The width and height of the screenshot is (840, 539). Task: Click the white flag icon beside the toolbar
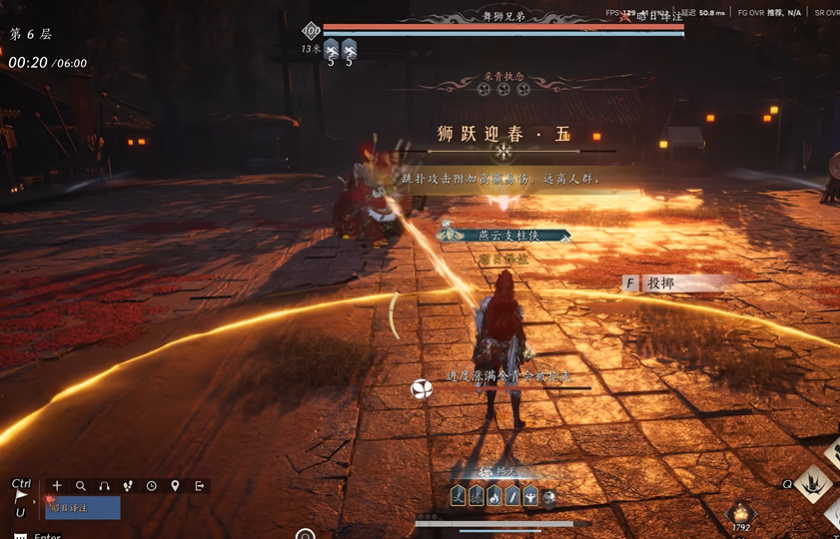[x=21, y=496]
